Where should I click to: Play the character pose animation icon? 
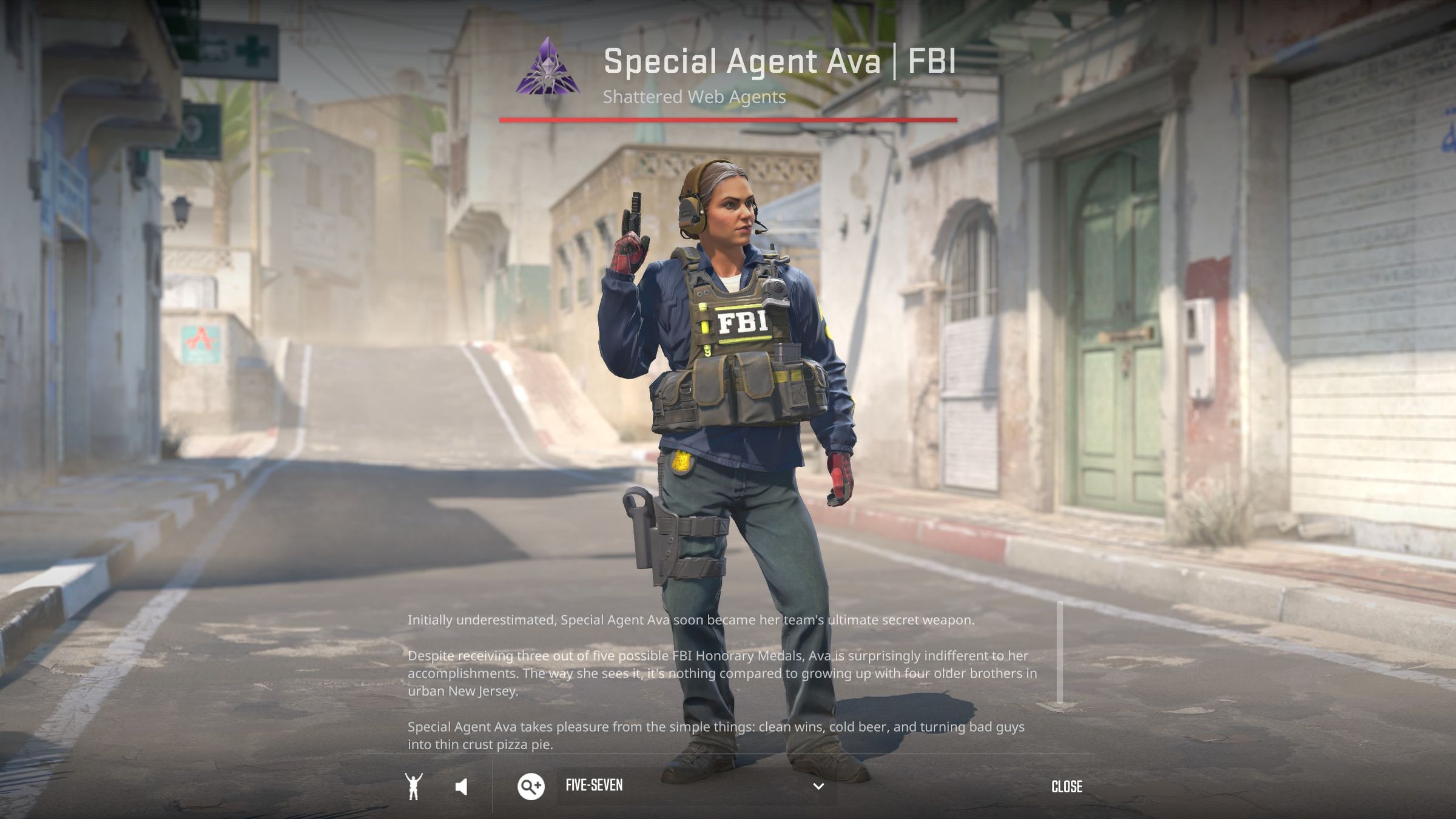[x=414, y=787]
